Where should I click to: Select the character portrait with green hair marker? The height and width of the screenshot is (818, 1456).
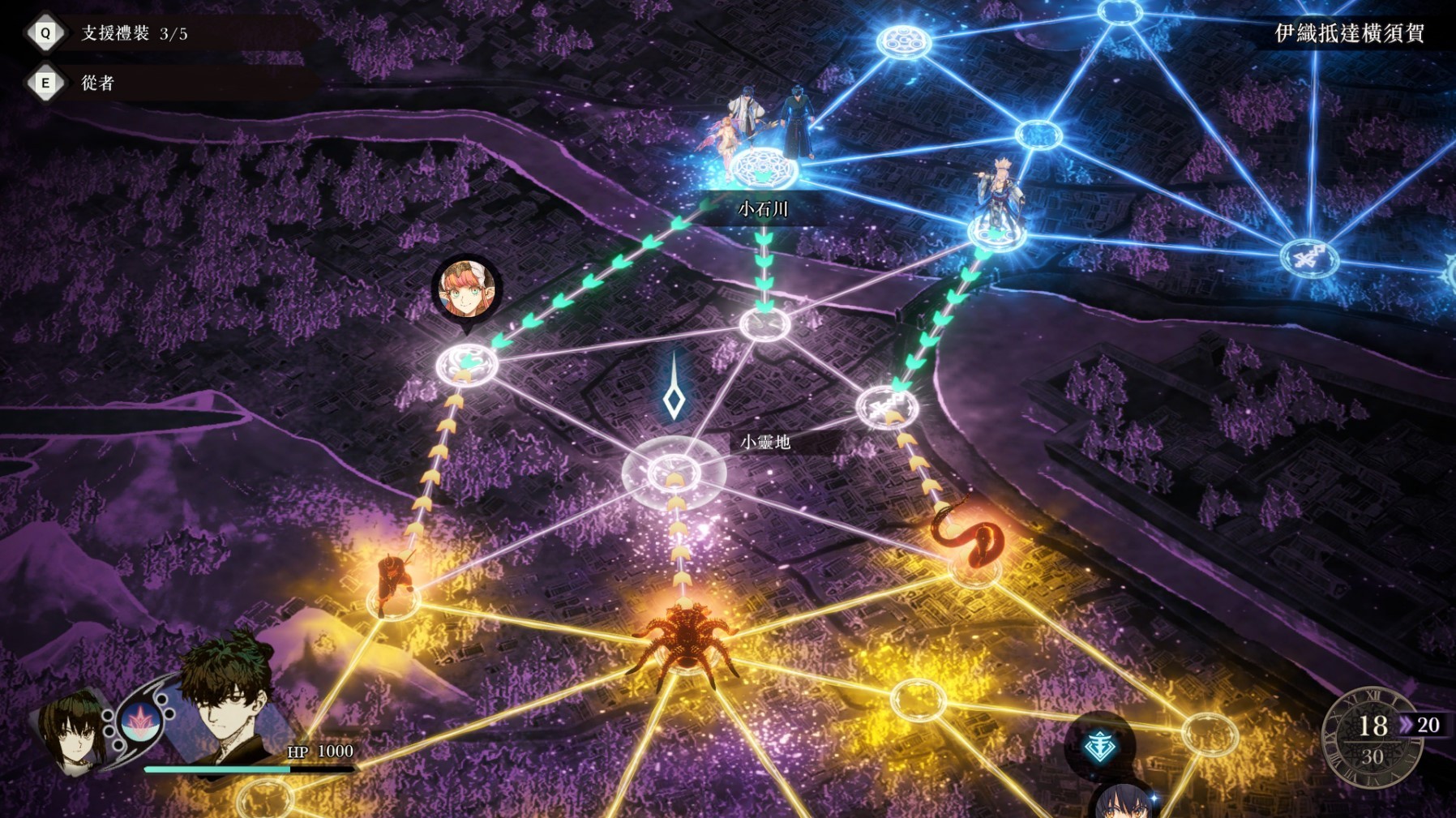pyautogui.click(x=462, y=288)
